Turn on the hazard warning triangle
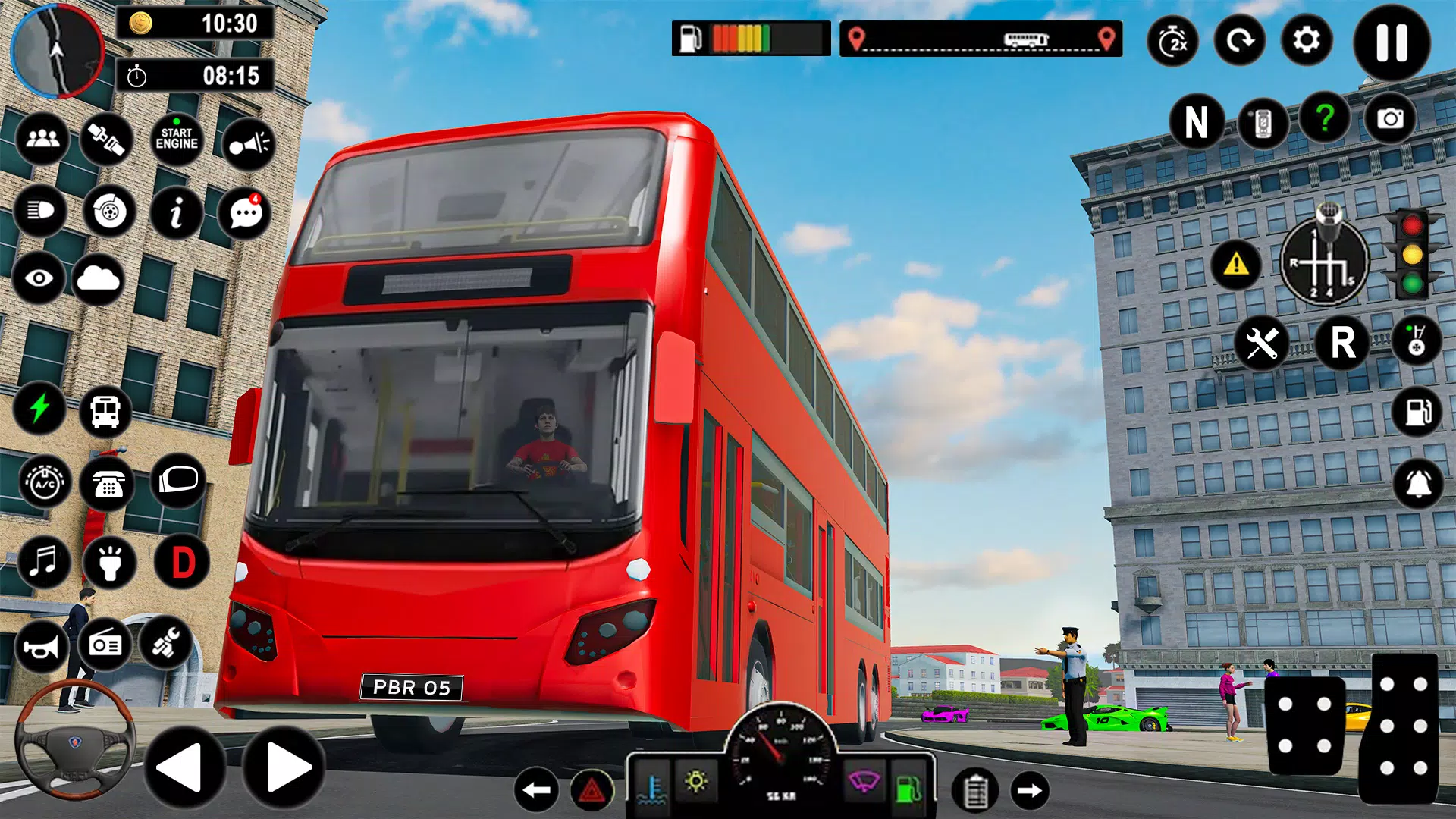 coord(591,791)
